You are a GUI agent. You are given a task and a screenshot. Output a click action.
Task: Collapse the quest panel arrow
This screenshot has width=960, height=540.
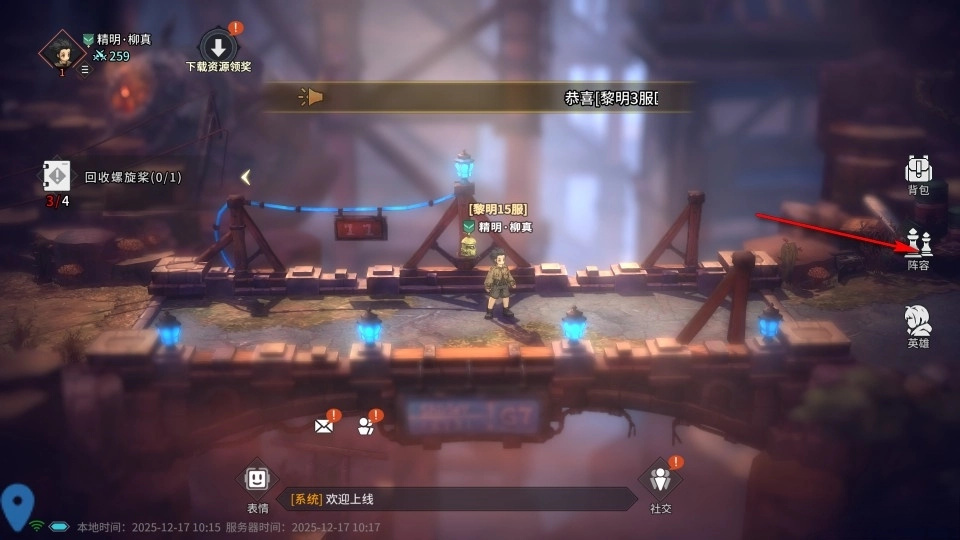pos(245,177)
